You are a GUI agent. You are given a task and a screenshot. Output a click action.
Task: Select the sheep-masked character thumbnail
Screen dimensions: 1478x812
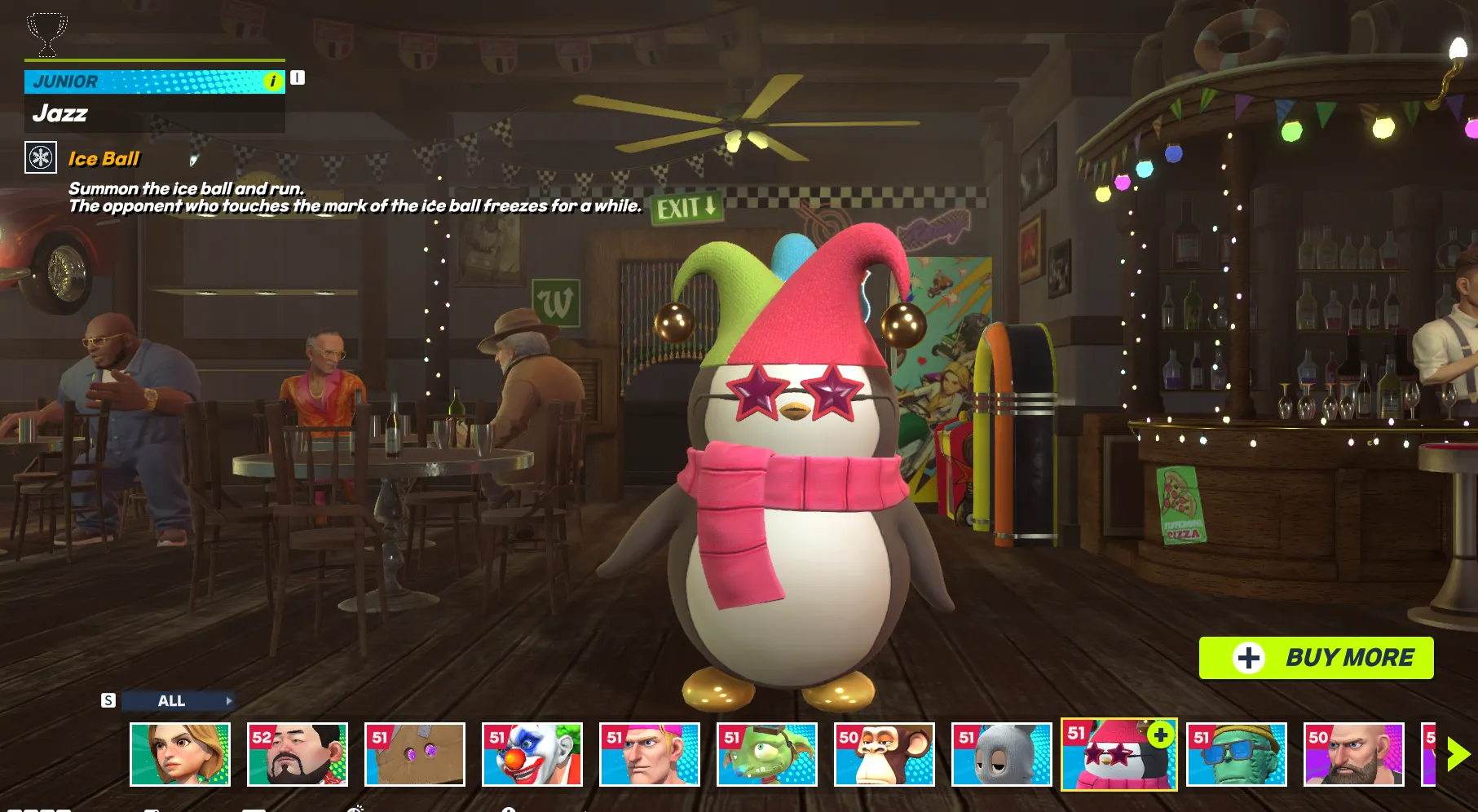tap(1002, 754)
